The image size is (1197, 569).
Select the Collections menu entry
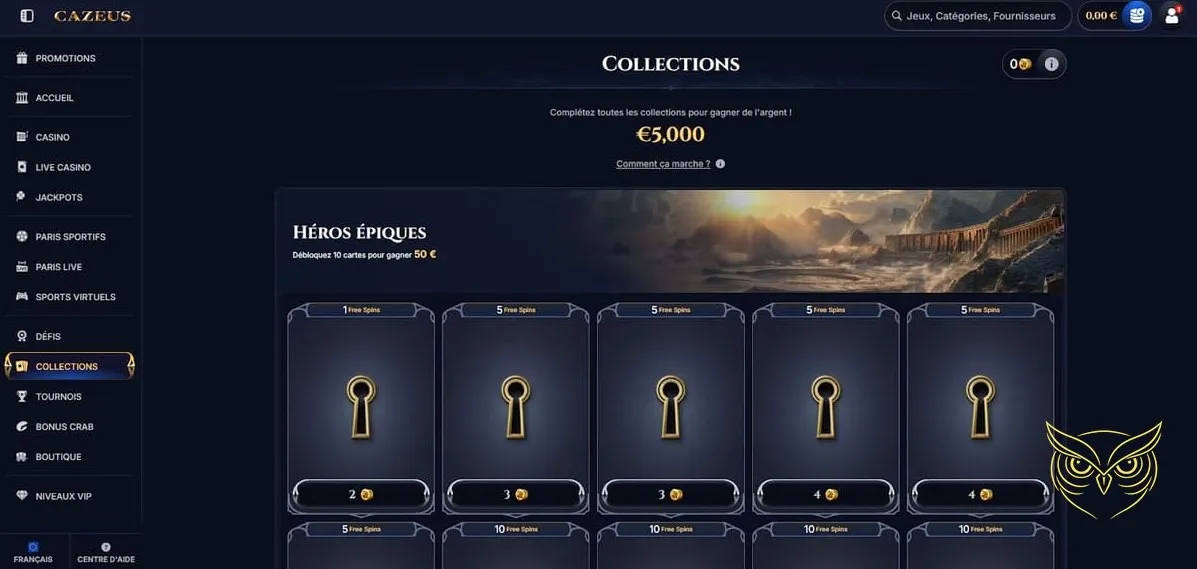pyautogui.click(x=66, y=366)
